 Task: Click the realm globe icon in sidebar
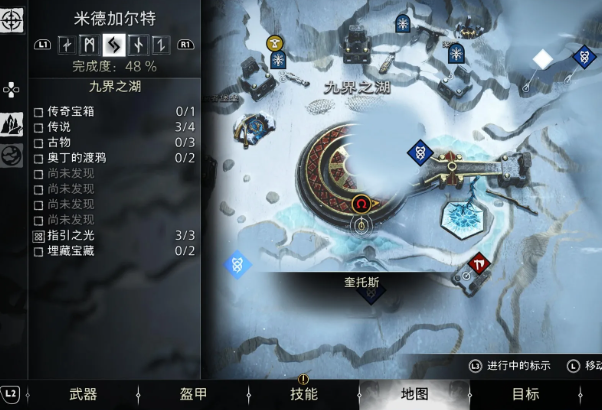pyautogui.click(x=13, y=157)
